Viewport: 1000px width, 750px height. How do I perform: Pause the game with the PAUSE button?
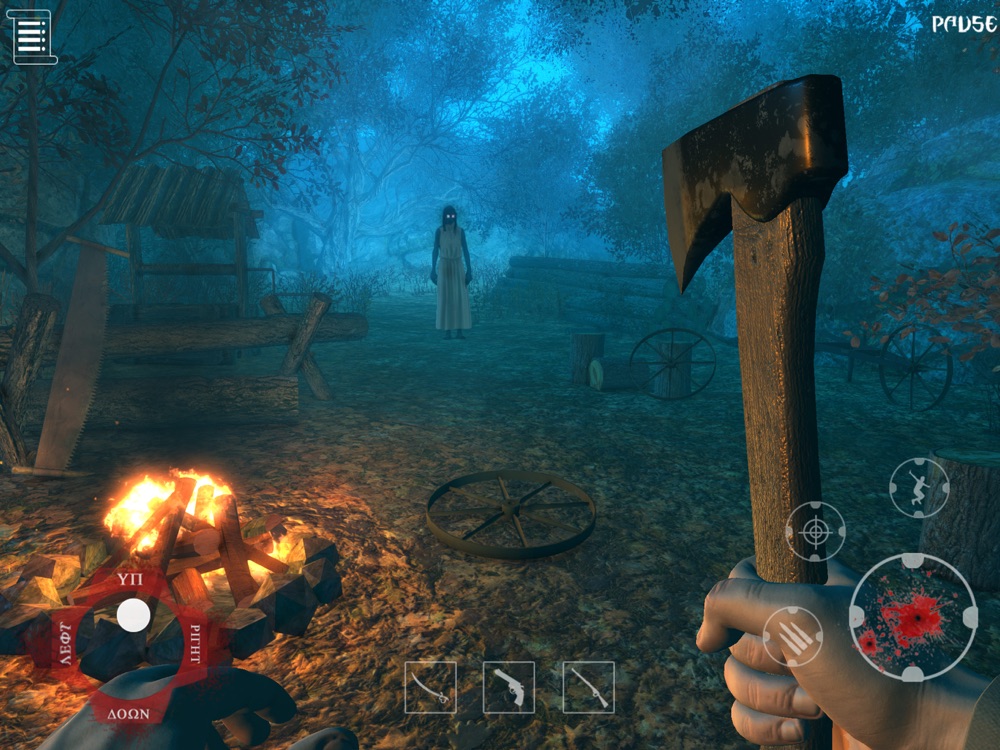964,24
